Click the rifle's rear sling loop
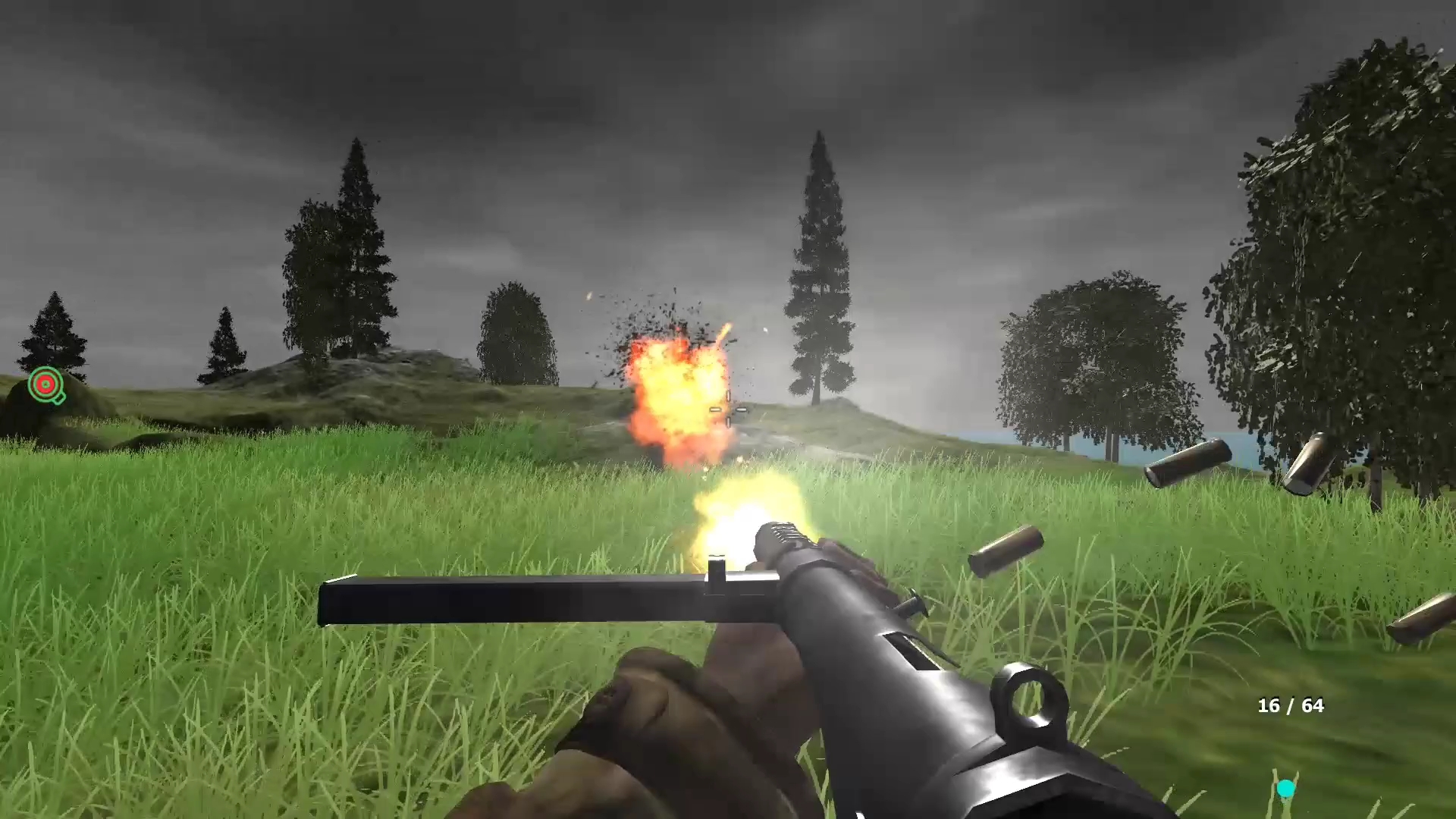The height and width of the screenshot is (819, 1456). click(1029, 698)
